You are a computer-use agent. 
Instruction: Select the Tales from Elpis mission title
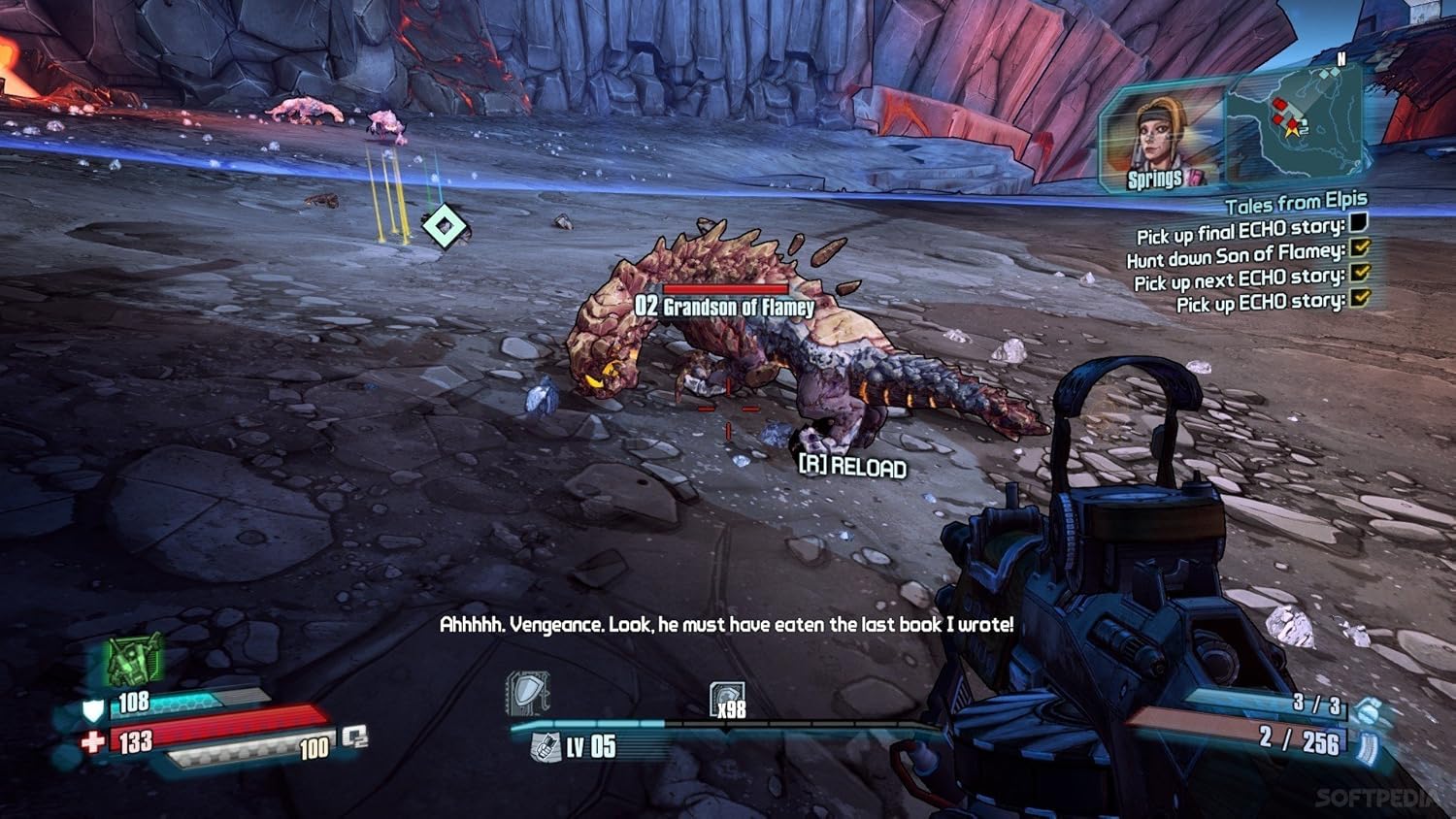(x=1295, y=204)
